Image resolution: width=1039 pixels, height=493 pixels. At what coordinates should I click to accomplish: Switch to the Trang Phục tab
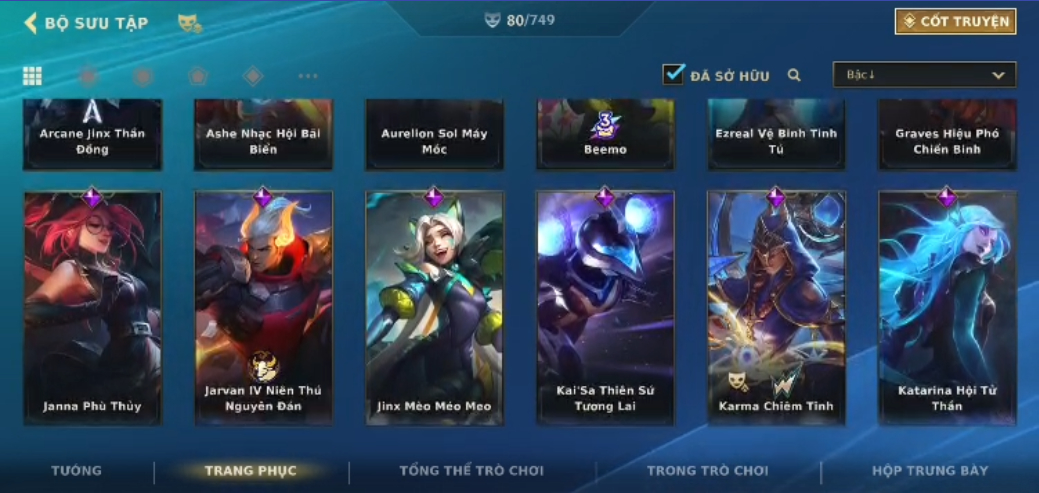coord(251,470)
